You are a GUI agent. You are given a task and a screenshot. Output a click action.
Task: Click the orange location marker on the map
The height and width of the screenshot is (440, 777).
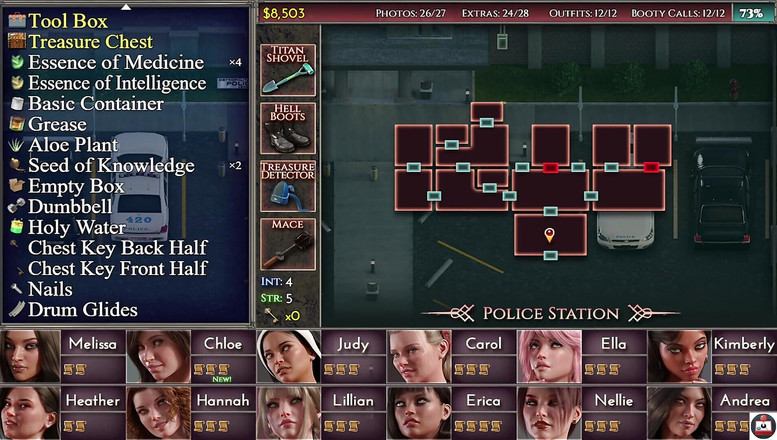point(549,235)
